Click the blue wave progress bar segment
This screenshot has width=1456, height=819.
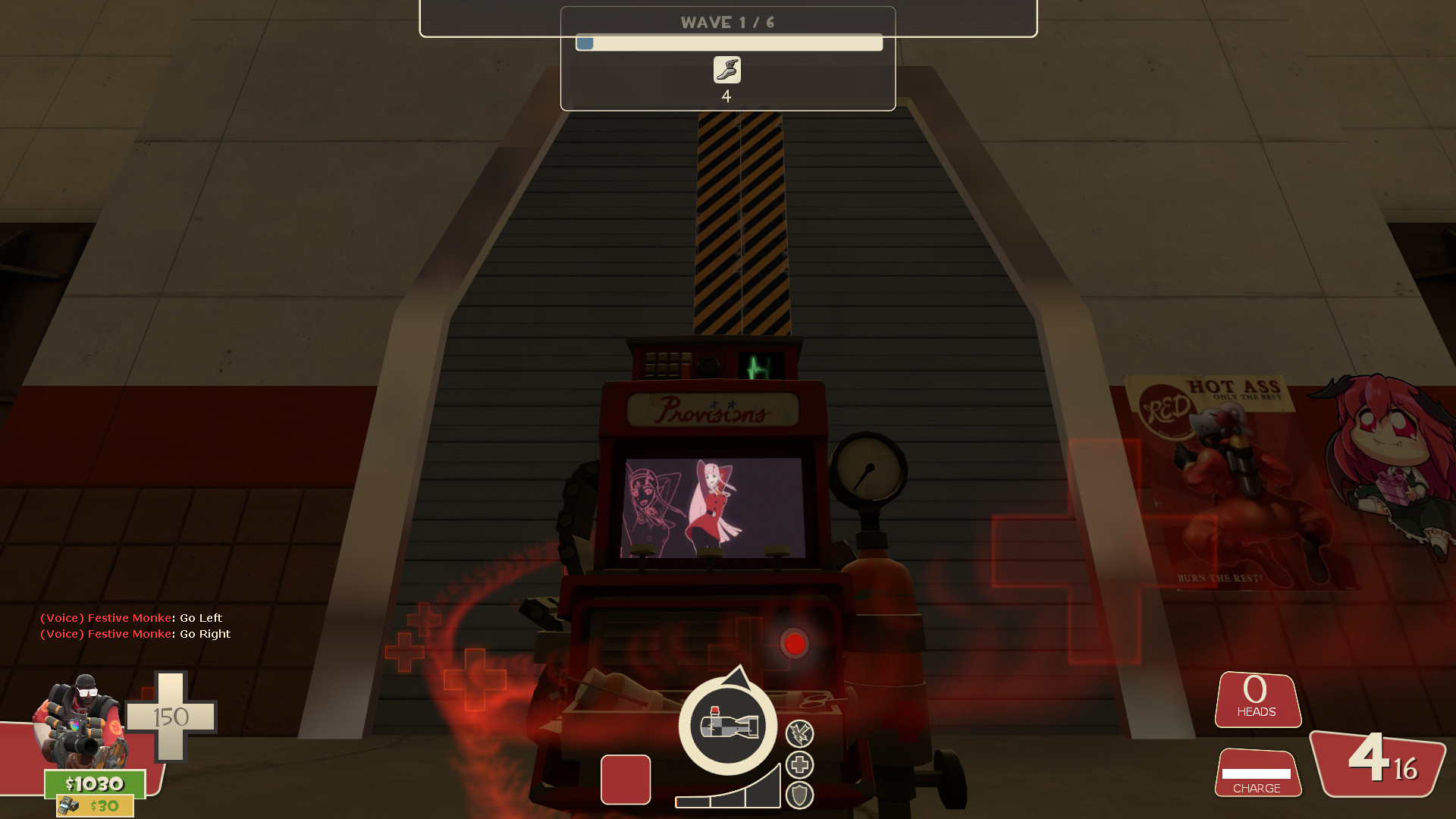click(585, 43)
